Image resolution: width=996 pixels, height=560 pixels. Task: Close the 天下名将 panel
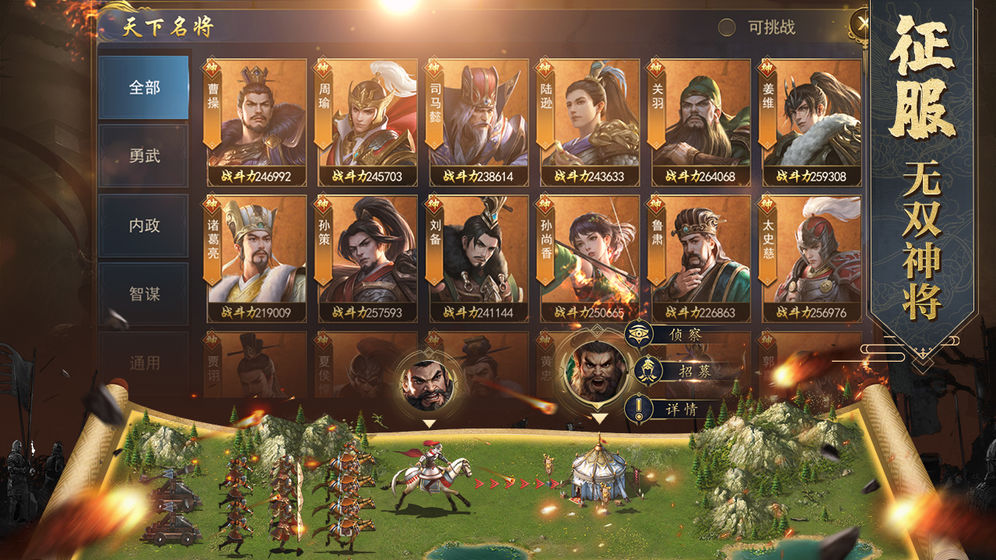point(860,24)
